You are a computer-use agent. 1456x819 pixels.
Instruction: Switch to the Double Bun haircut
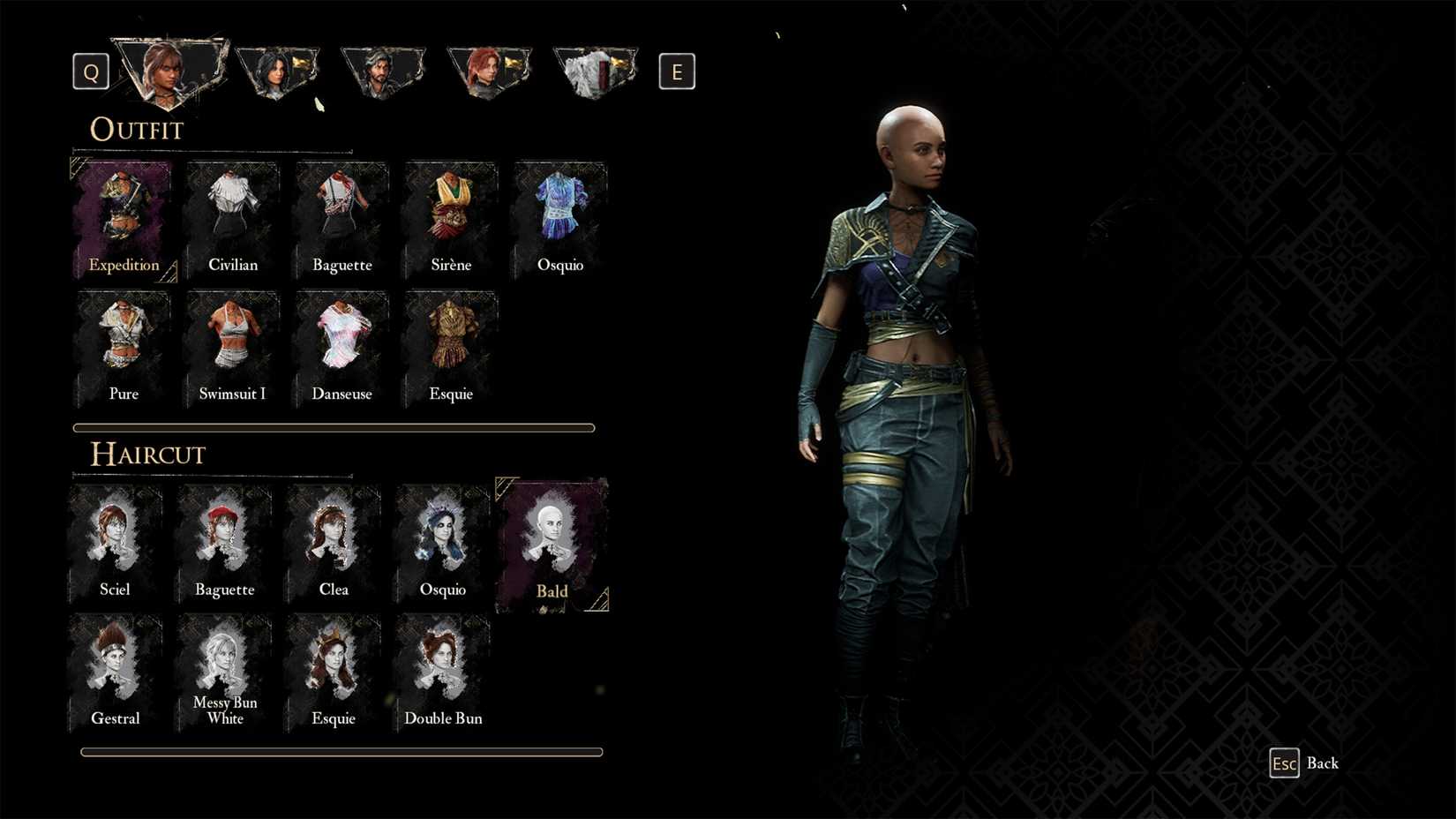443,668
